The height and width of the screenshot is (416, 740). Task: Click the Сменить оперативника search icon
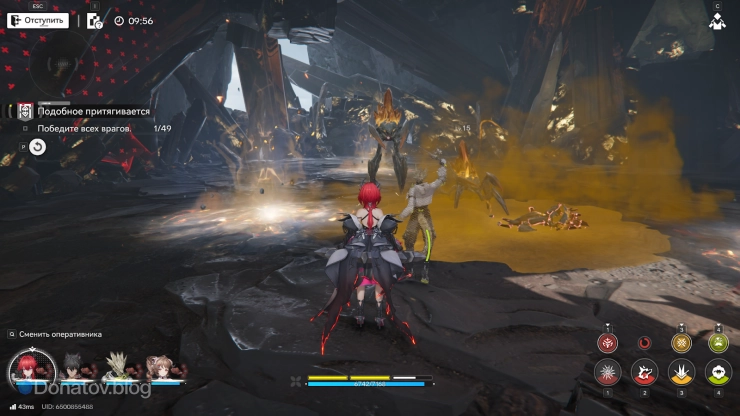pyautogui.click(x=11, y=334)
